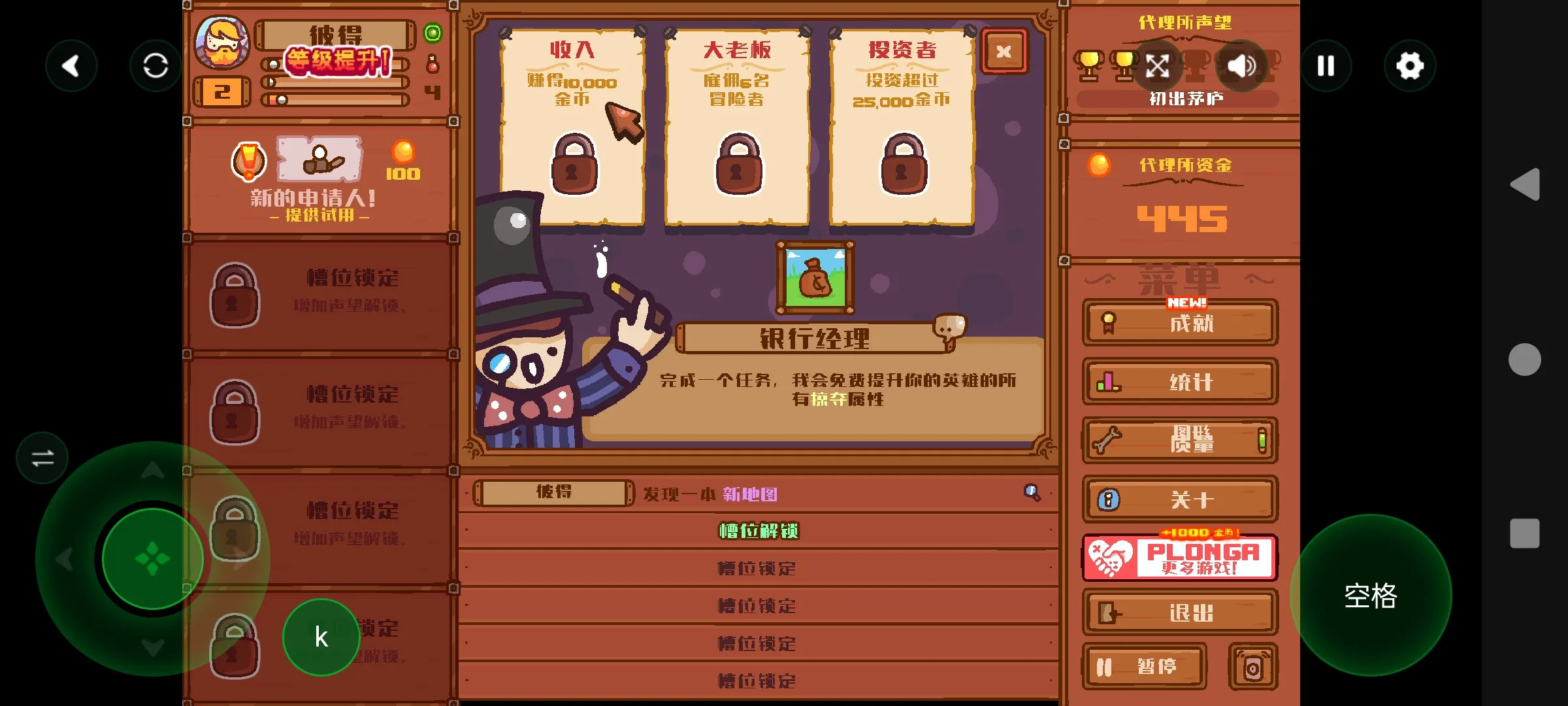Pause the game with the 暂停 button
1568x706 pixels.
(x=1144, y=667)
